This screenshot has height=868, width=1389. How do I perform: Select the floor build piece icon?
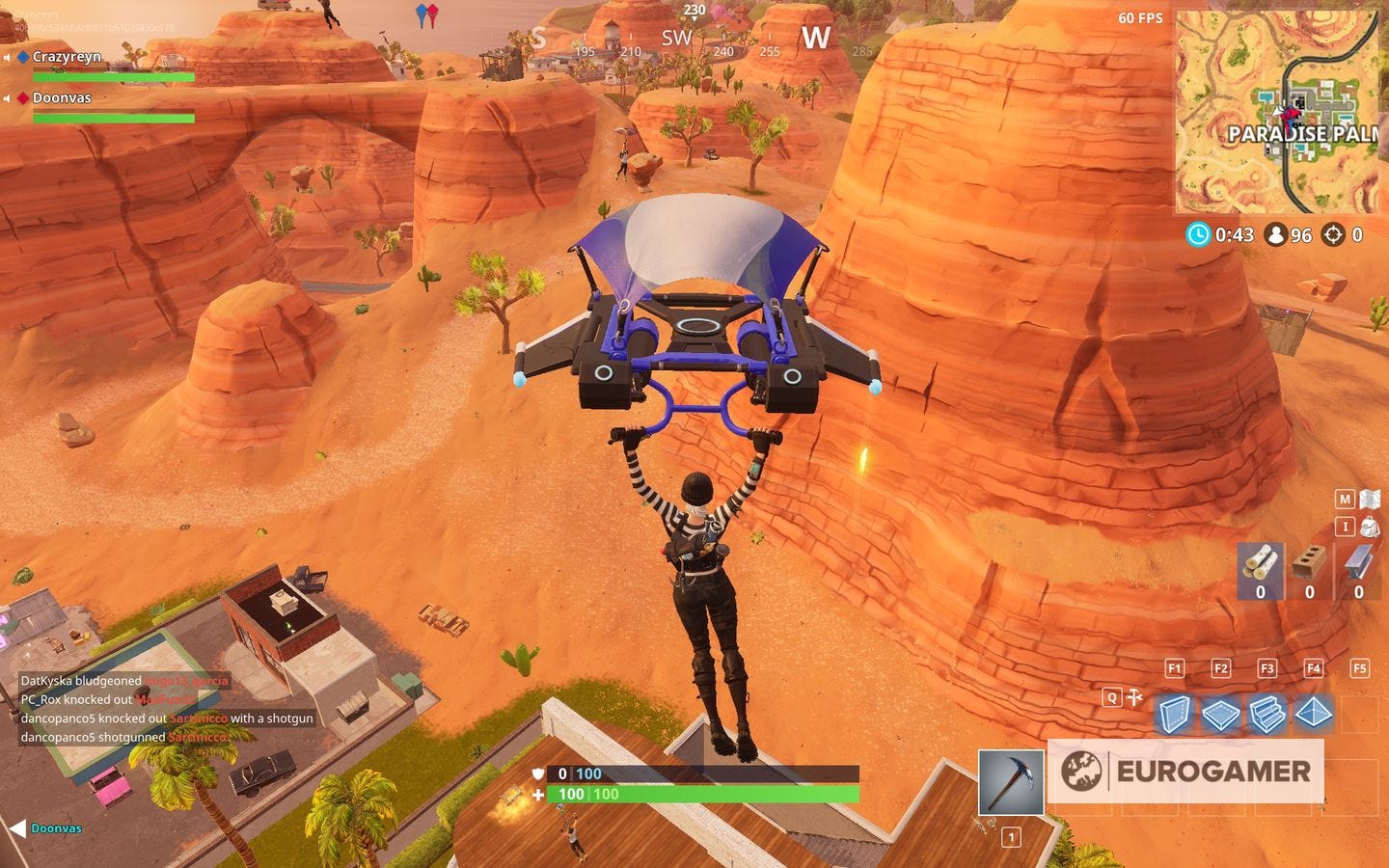[x=1221, y=716]
